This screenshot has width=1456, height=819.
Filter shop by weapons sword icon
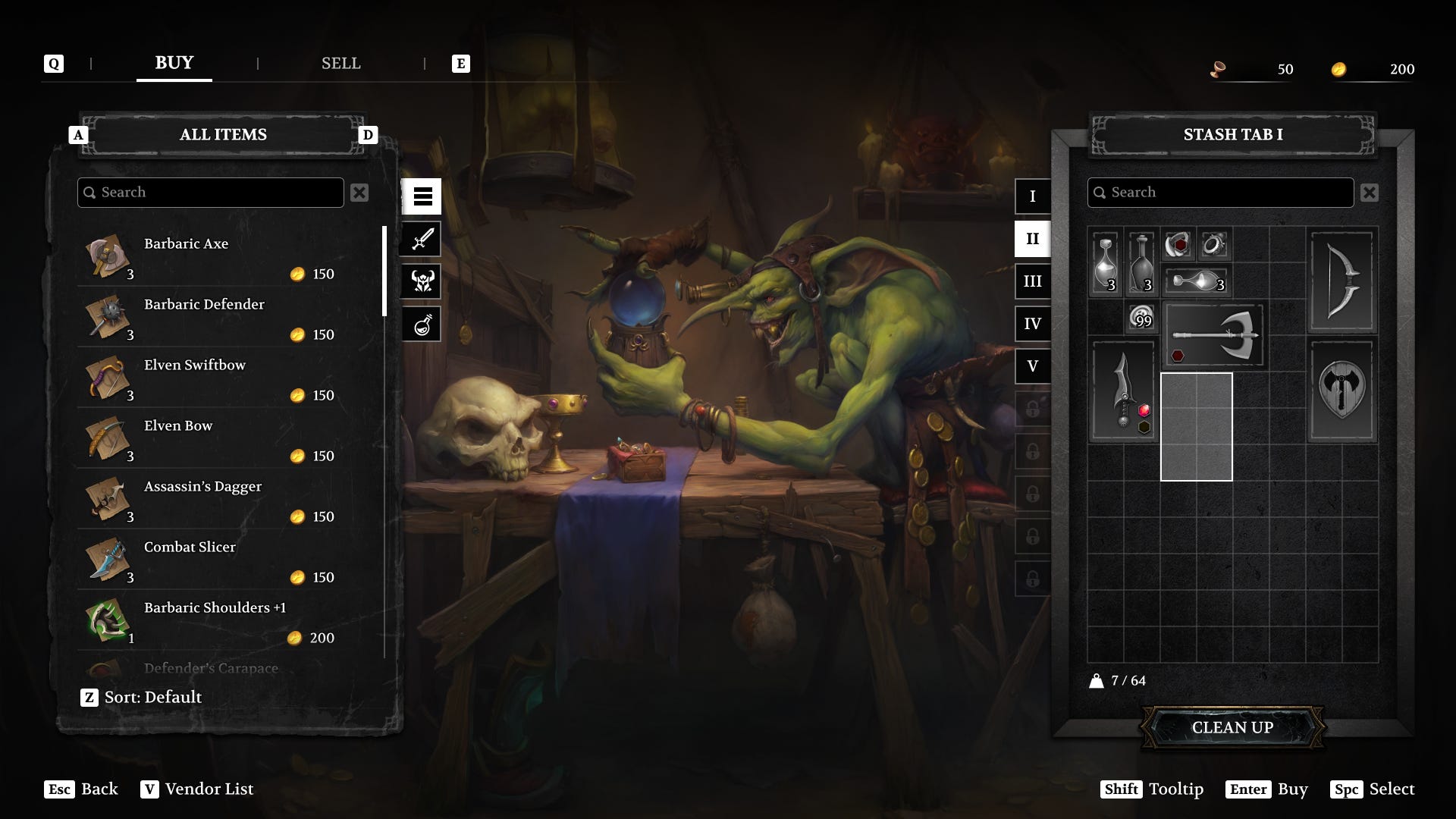422,240
